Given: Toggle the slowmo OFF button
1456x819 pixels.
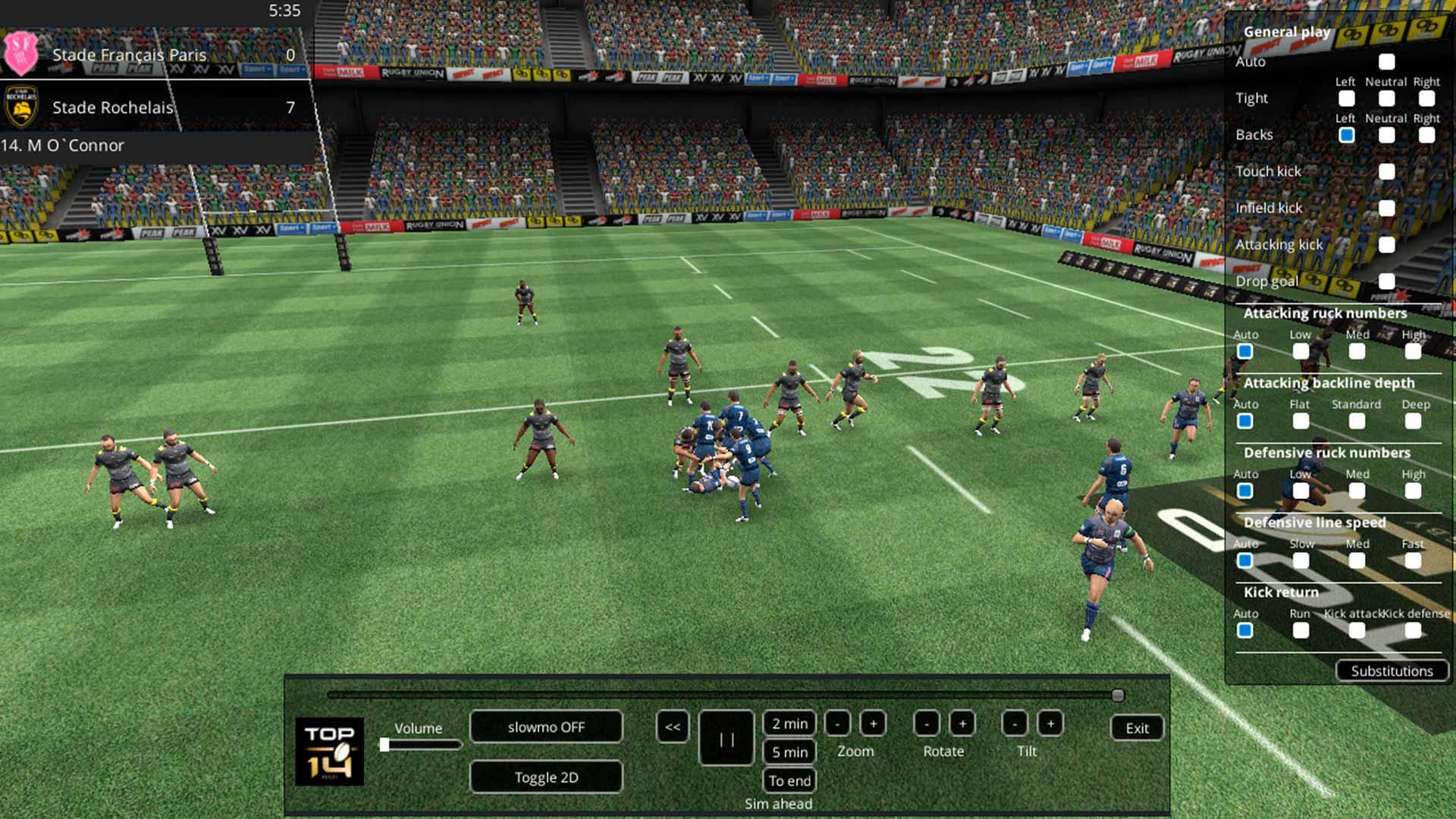Looking at the screenshot, I should click(x=546, y=727).
